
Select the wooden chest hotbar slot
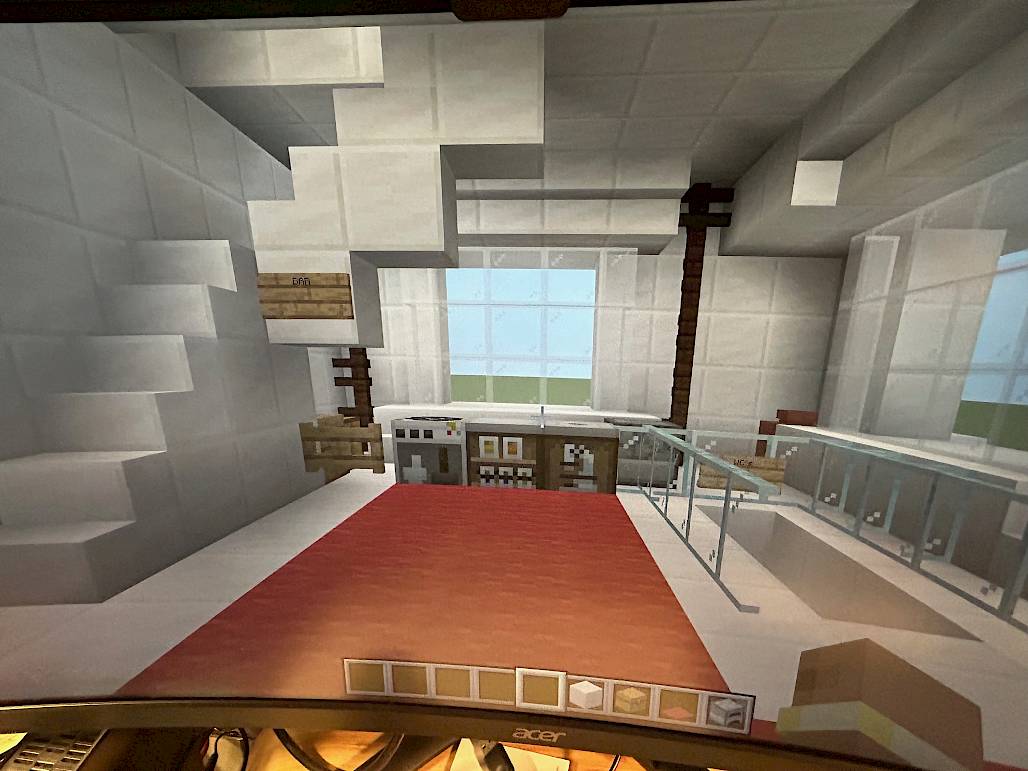[x=632, y=697]
